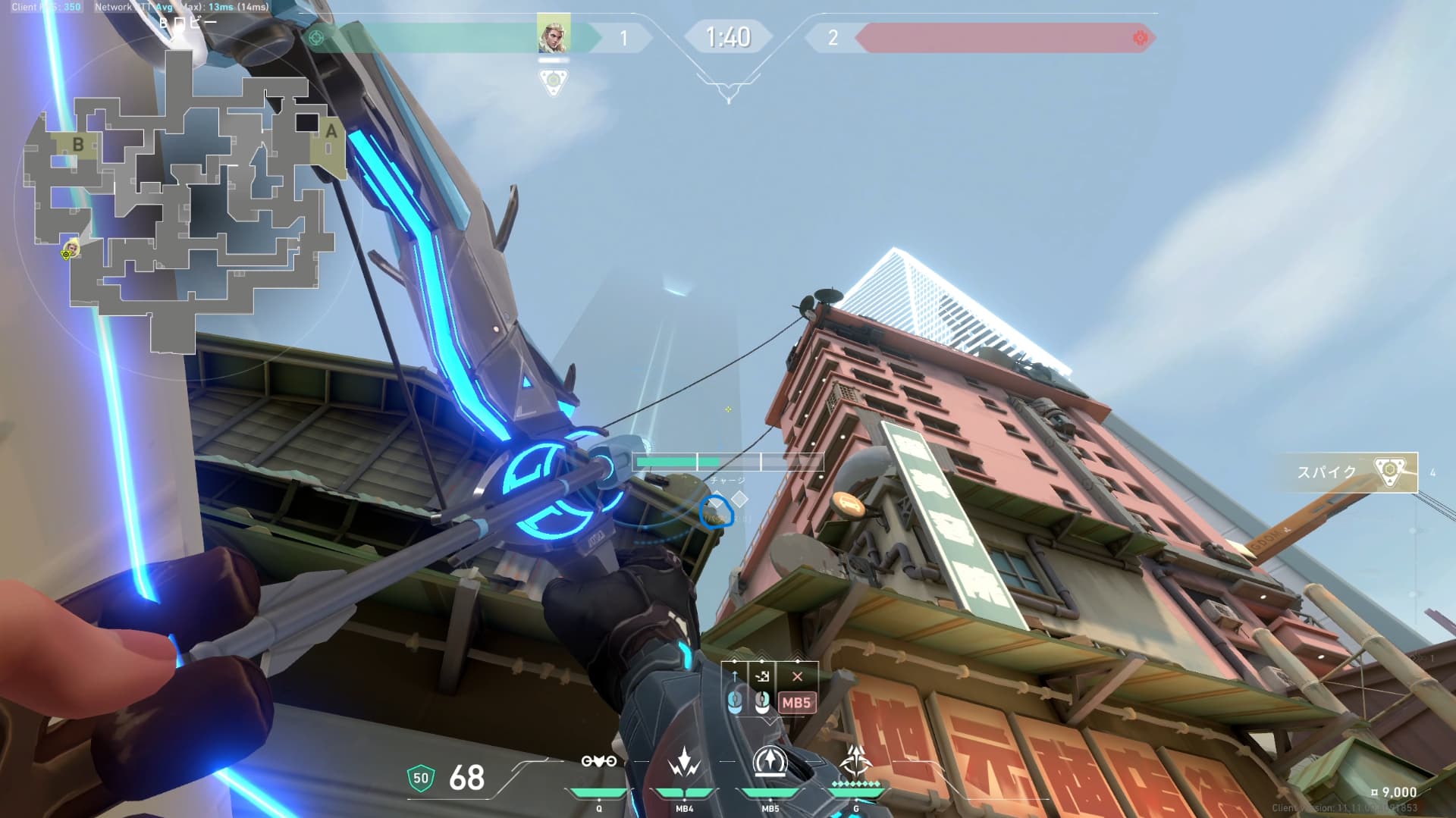Click the B site marker on the minimap
1456x818 pixels.
pos(78,144)
